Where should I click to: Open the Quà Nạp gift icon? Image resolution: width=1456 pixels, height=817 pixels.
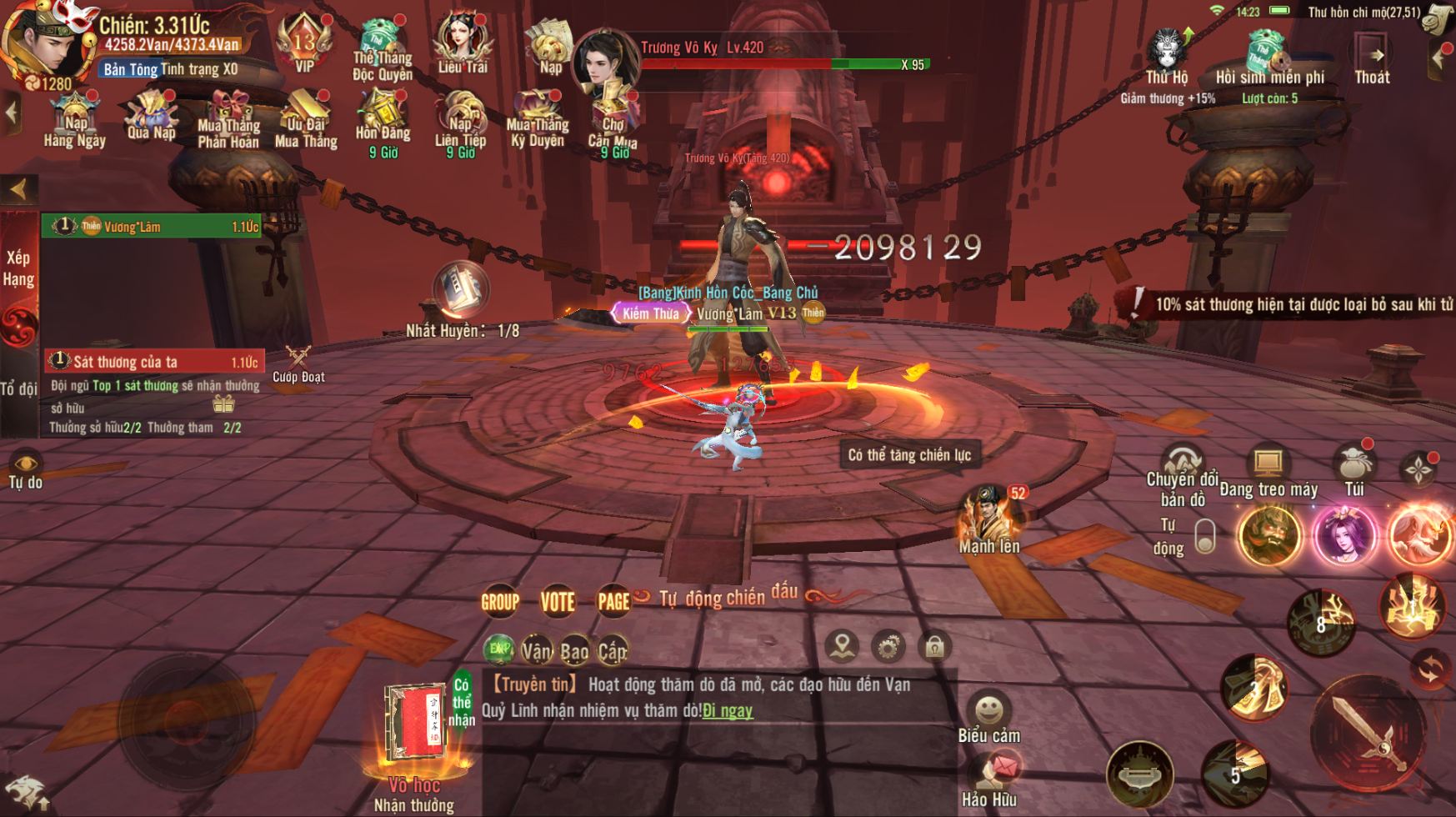click(152, 117)
